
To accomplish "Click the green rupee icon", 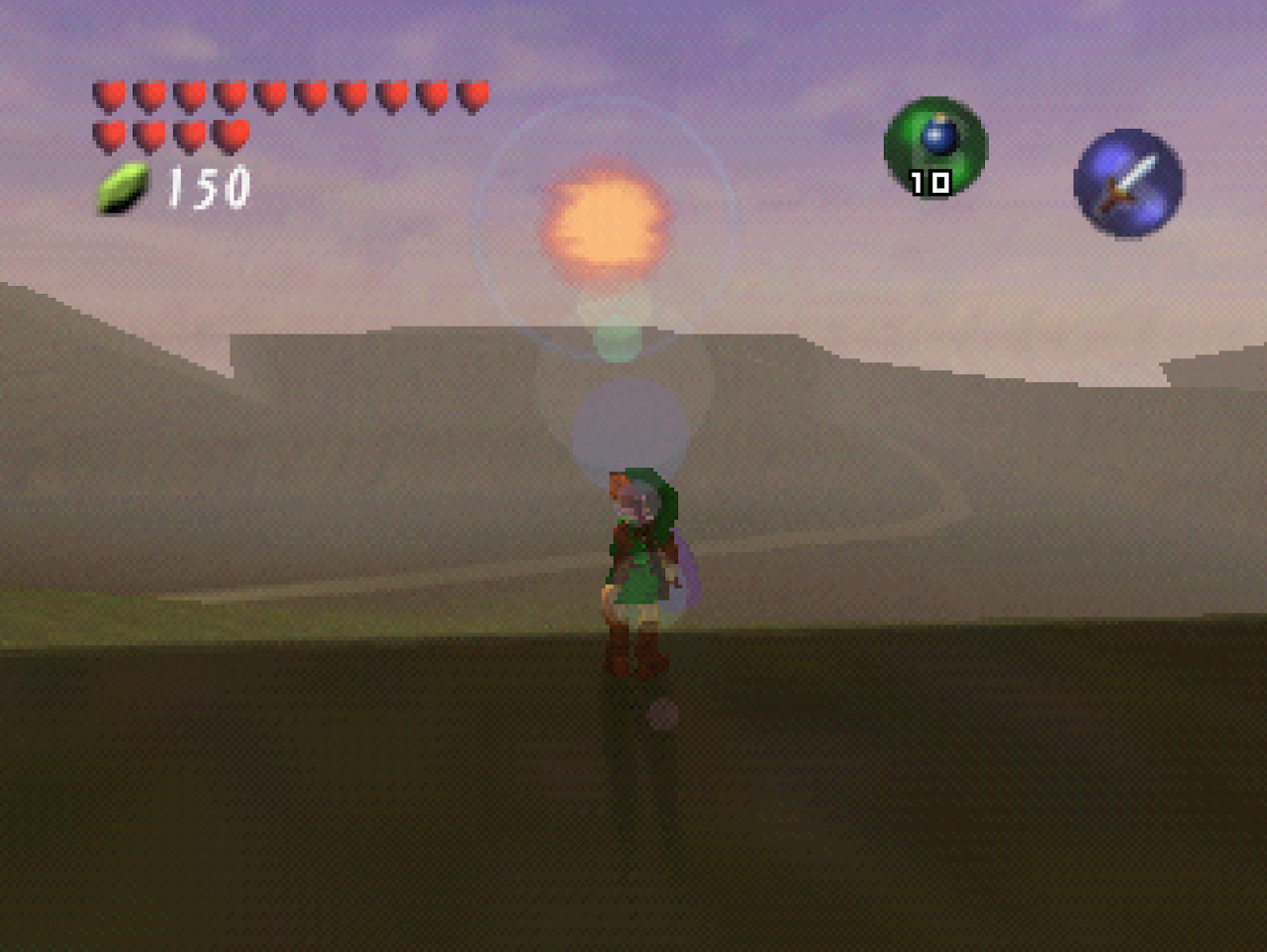I will coord(122,186).
